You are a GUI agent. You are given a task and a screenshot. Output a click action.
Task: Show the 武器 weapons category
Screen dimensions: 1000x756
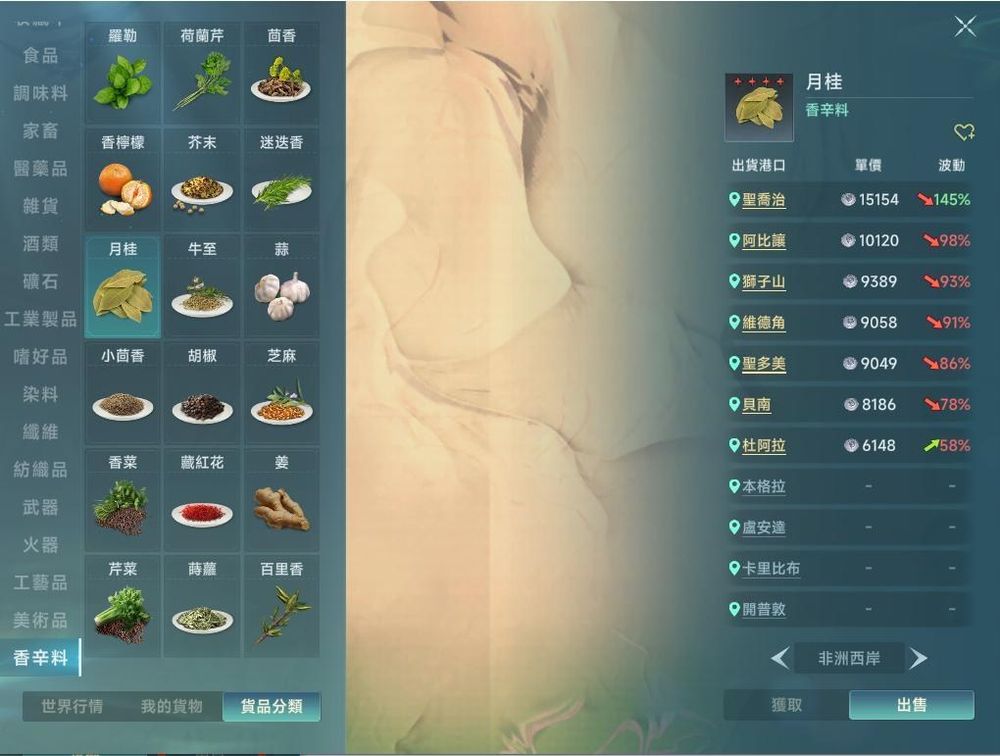[x=40, y=507]
